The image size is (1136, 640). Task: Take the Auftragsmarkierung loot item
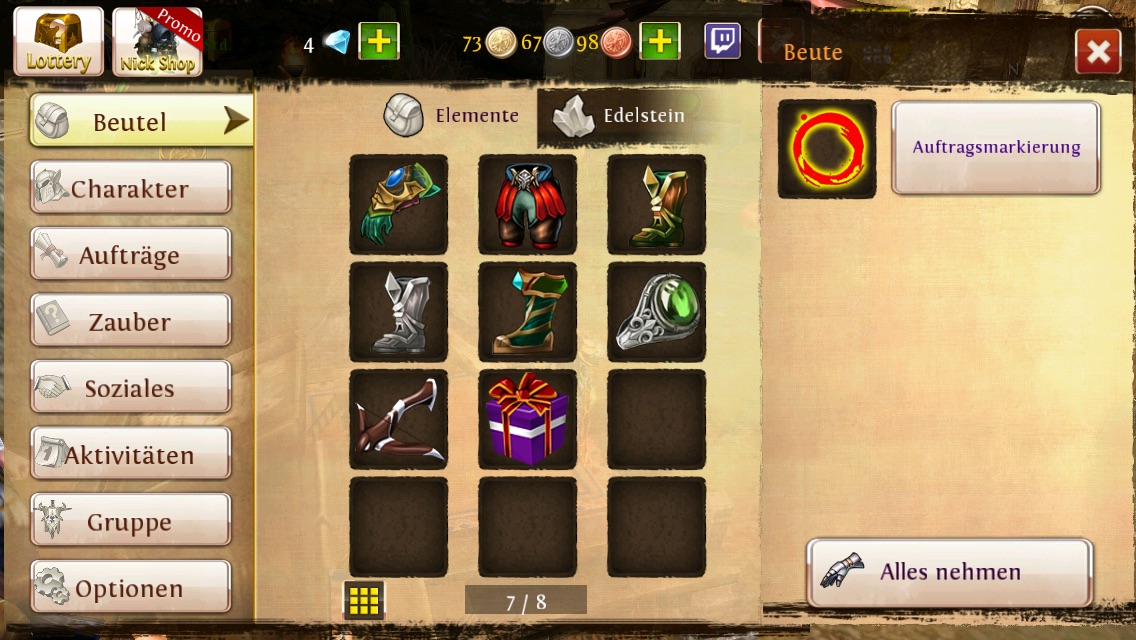[x=995, y=147]
